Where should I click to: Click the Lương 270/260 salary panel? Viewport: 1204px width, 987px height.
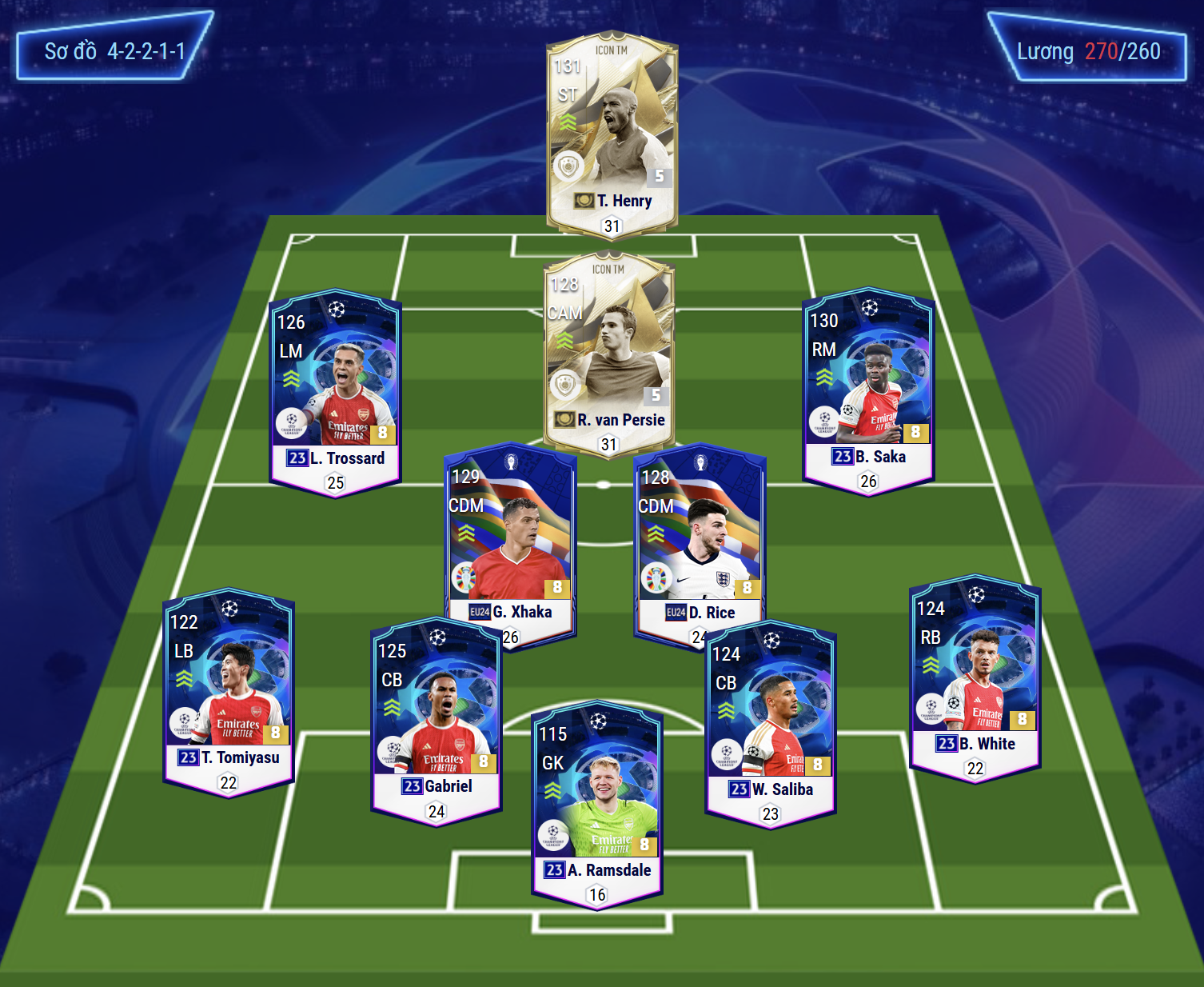[x=1088, y=51]
